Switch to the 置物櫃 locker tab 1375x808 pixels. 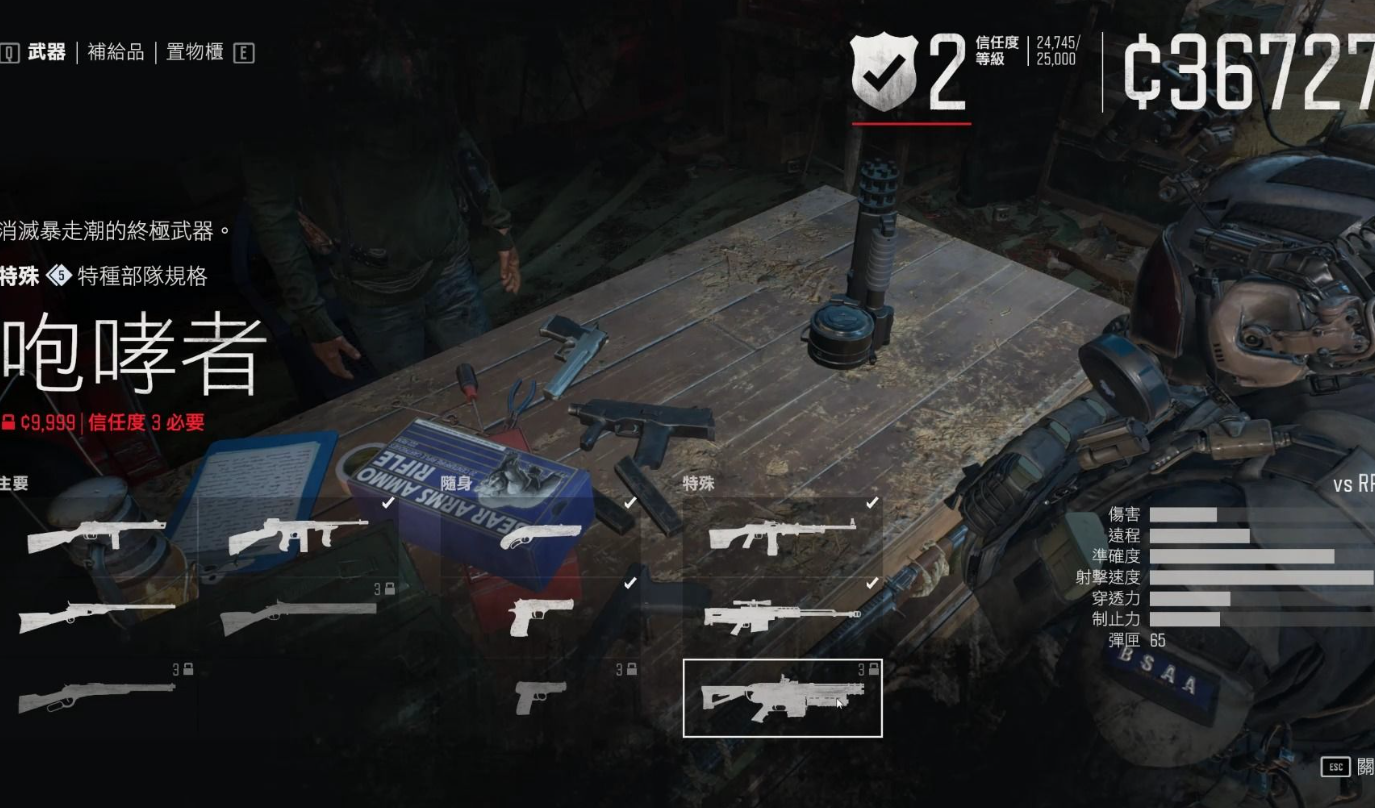click(194, 53)
